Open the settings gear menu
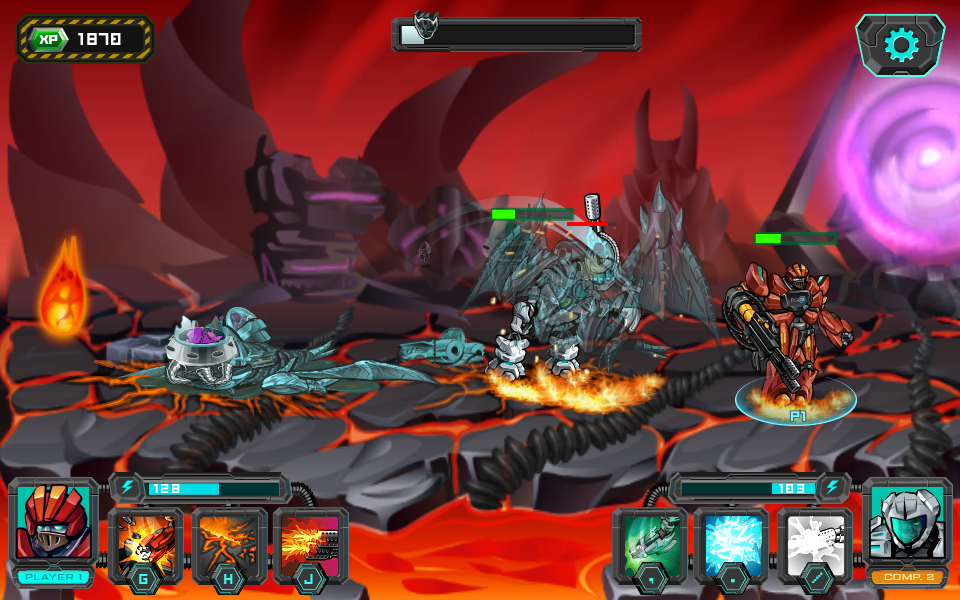The image size is (960, 600). coord(900,45)
